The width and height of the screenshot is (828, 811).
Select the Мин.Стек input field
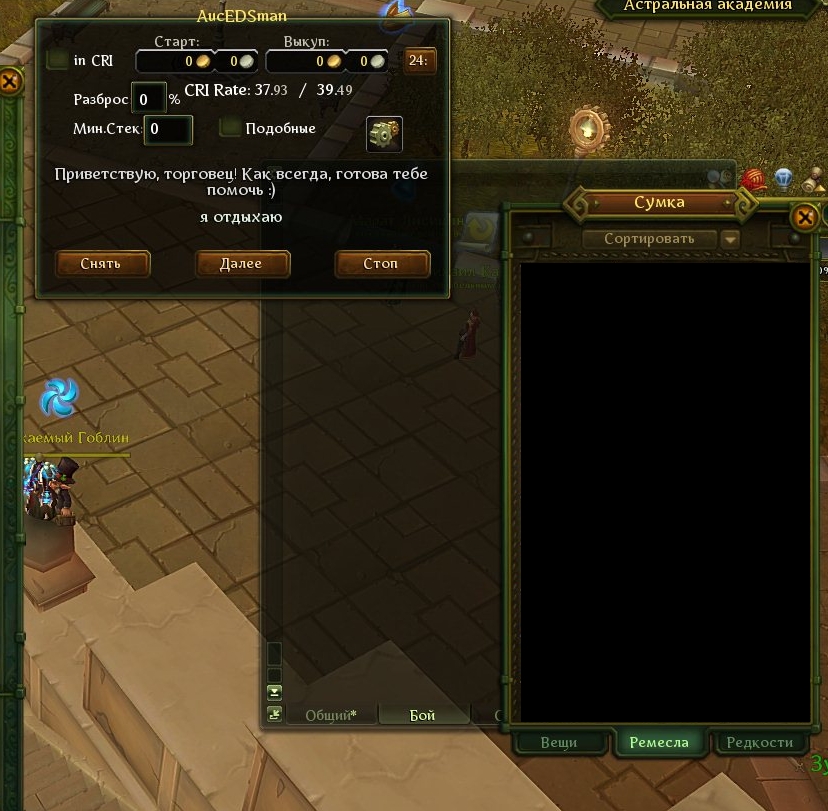coord(168,129)
